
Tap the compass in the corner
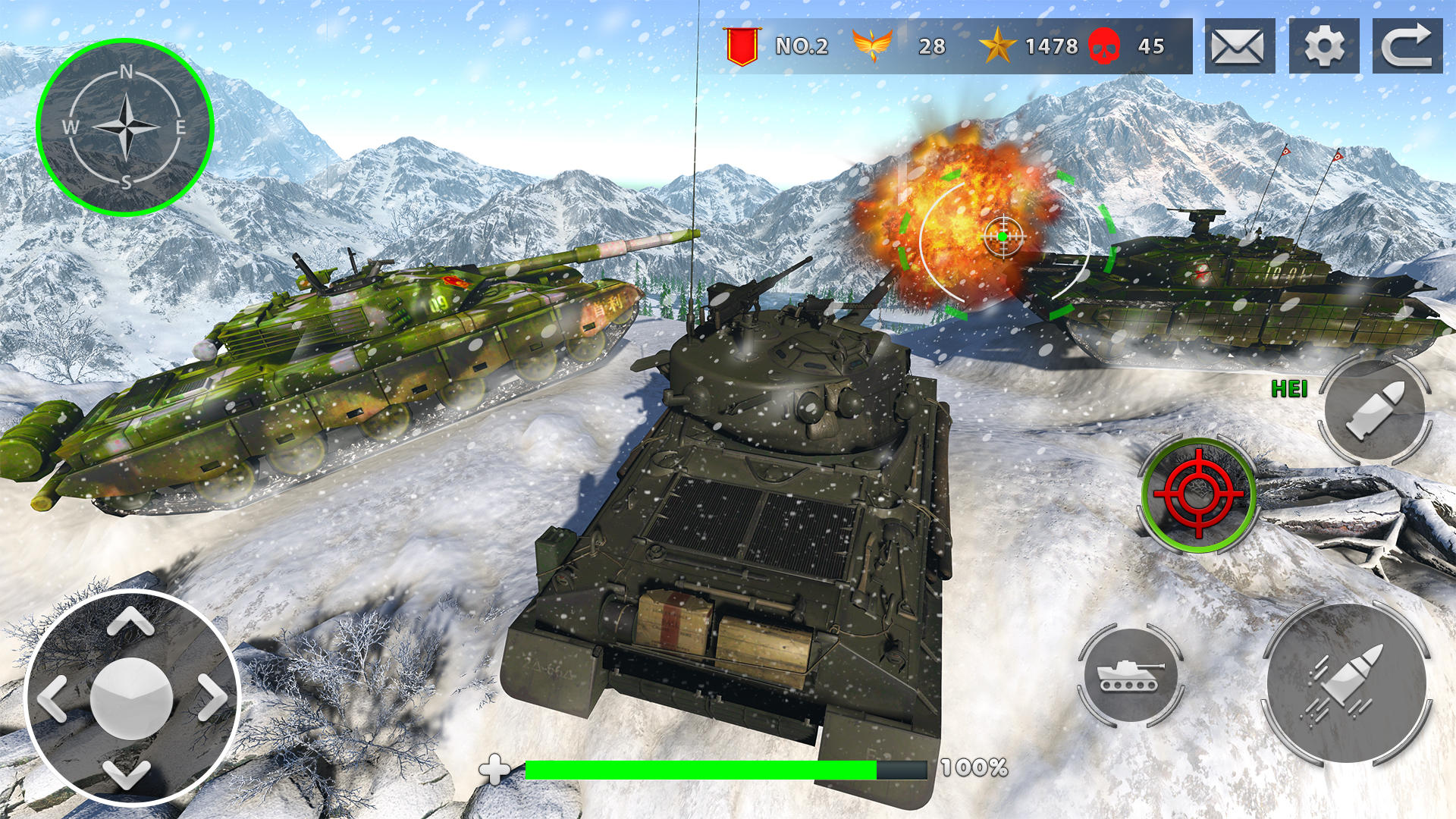(x=127, y=127)
